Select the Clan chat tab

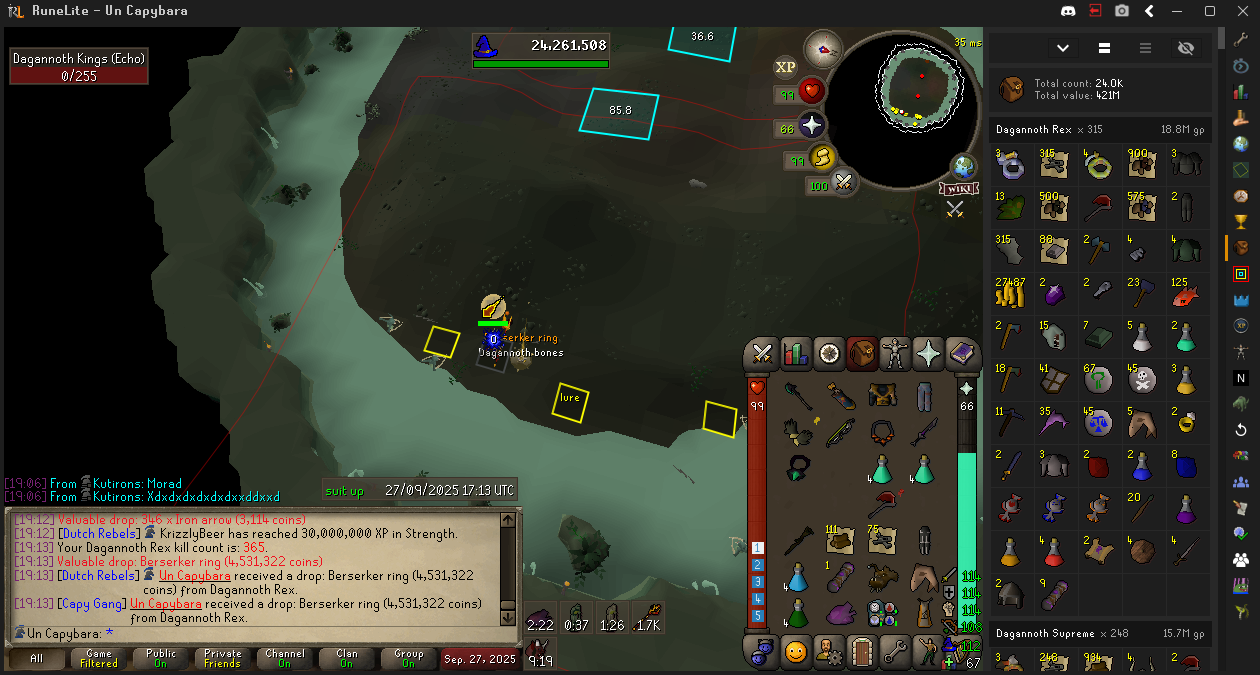(x=347, y=658)
